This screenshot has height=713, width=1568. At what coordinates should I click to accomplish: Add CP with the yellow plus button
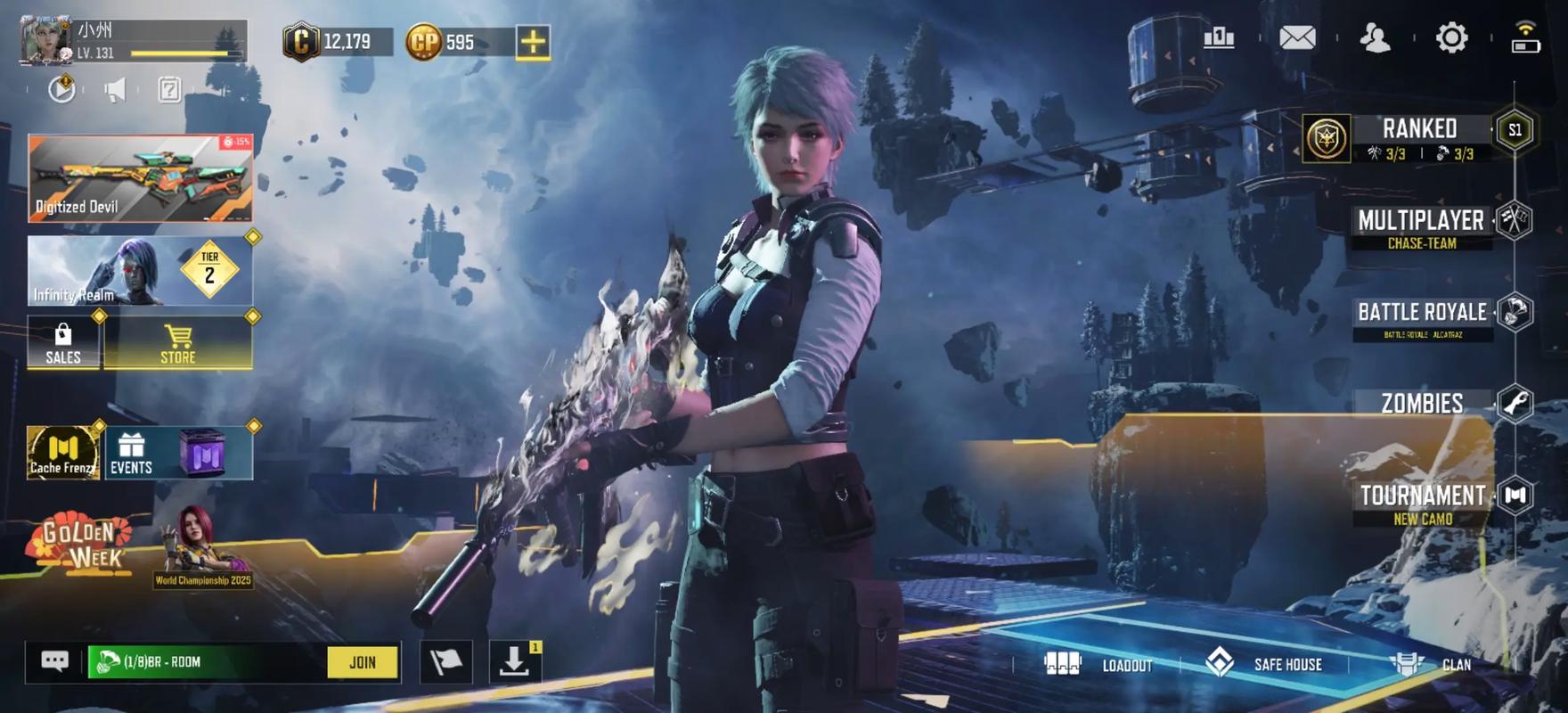coord(533,42)
